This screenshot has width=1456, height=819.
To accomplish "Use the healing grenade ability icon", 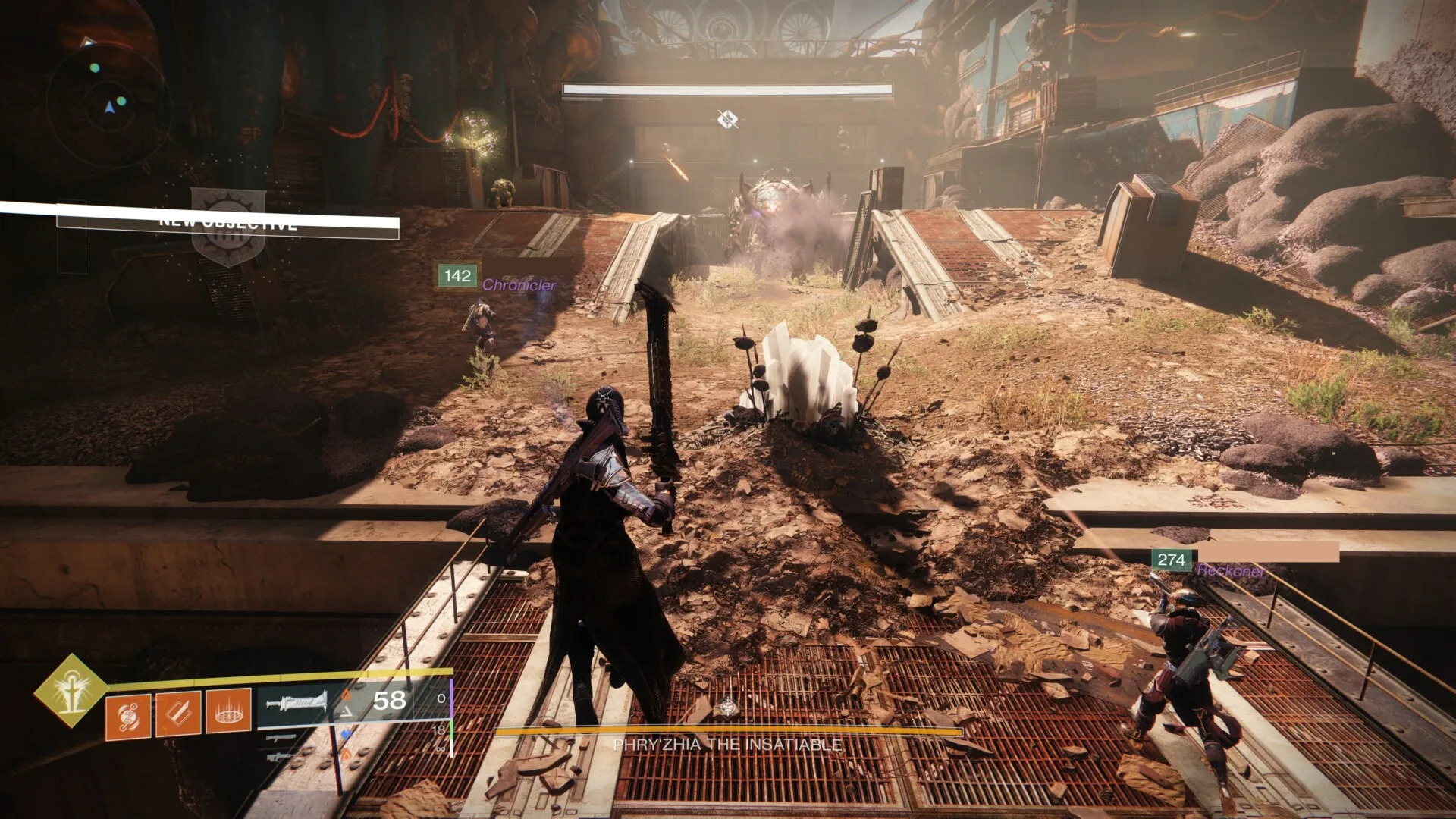I will pyautogui.click(x=128, y=715).
